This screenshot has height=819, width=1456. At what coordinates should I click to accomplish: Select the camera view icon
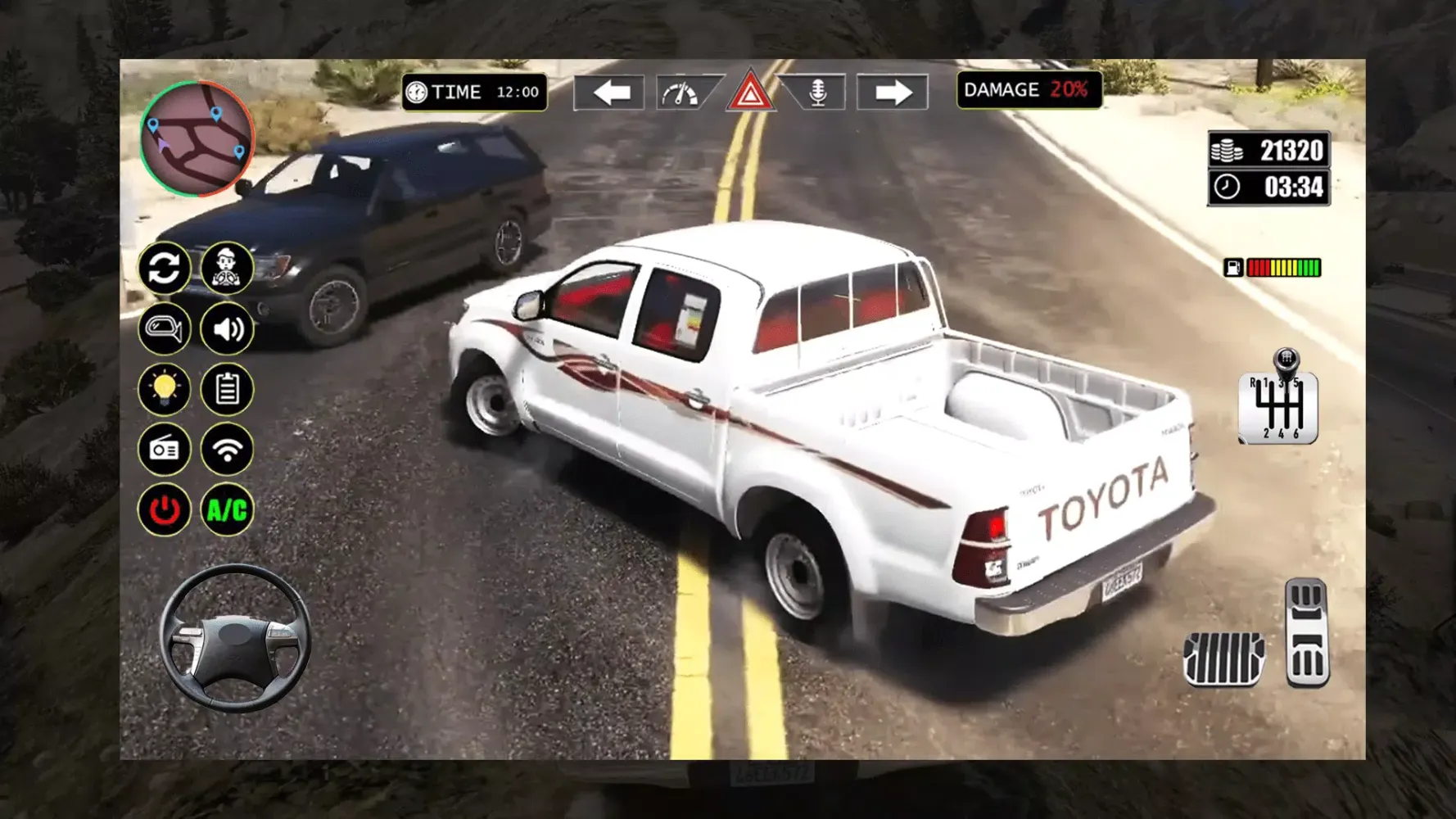(165, 329)
